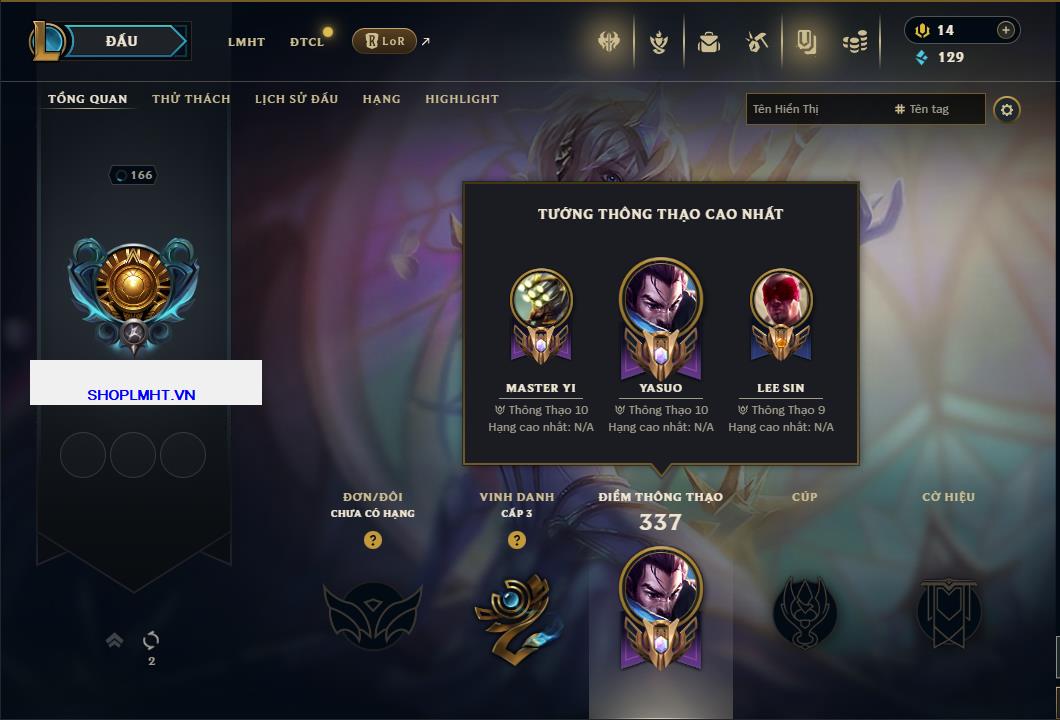This screenshot has height=720, width=1060.
Task: Switch to the ĐTCL game section
Action: (307, 42)
